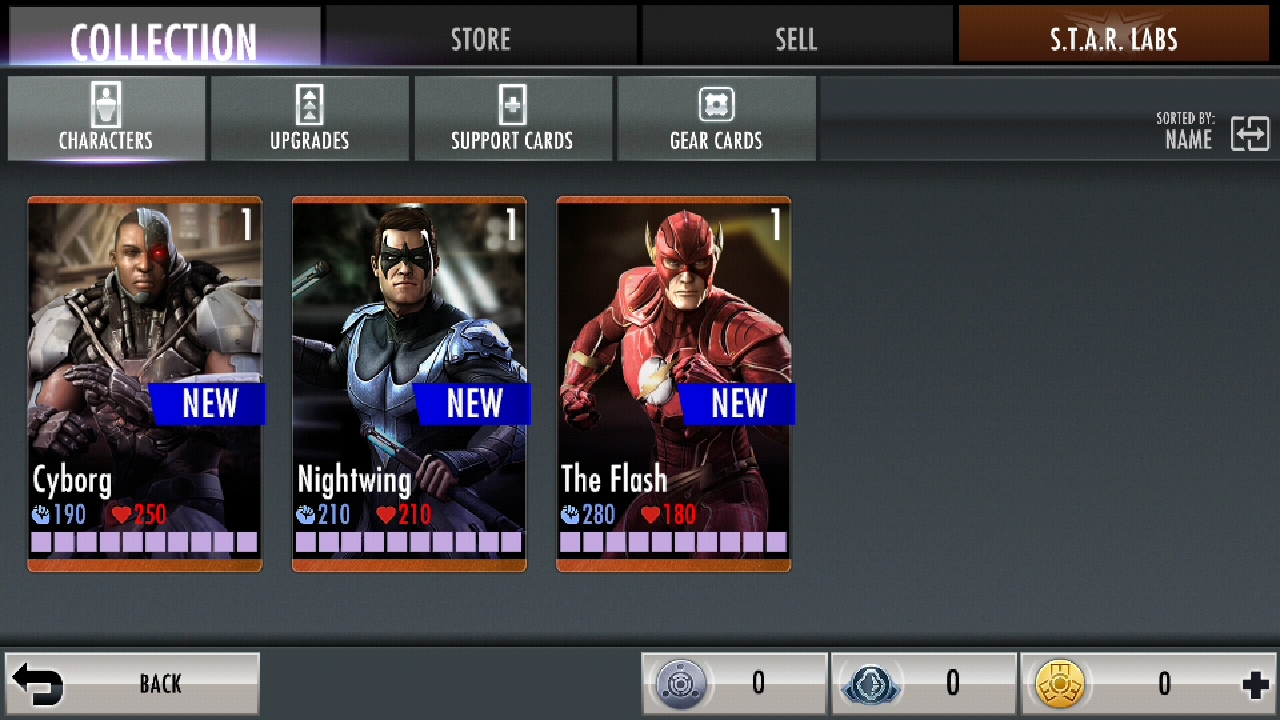The width and height of the screenshot is (1280, 720).
Task: Select the Gear Cards icon
Action: click(717, 105)
